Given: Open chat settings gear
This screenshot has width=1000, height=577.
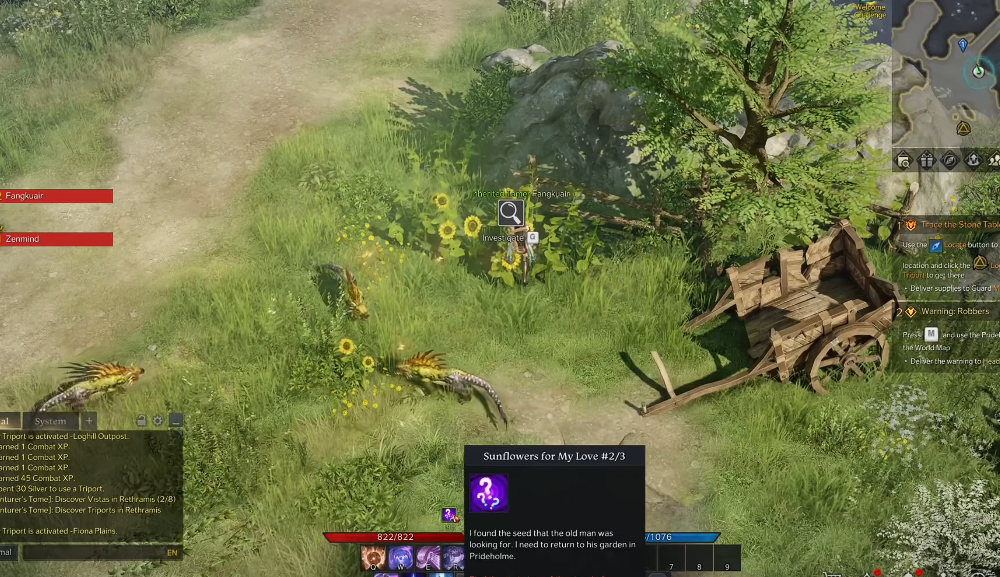Looking at the screenshot, I should [158, 421].
